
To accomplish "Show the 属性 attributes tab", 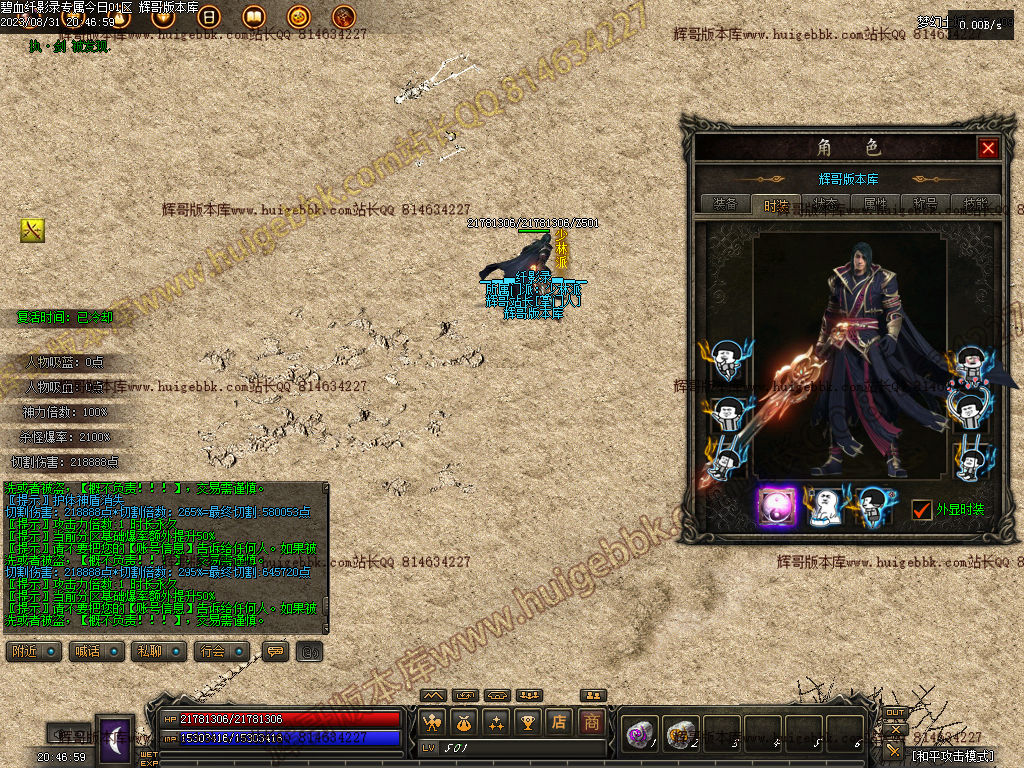I will click(x=875, y=203).
